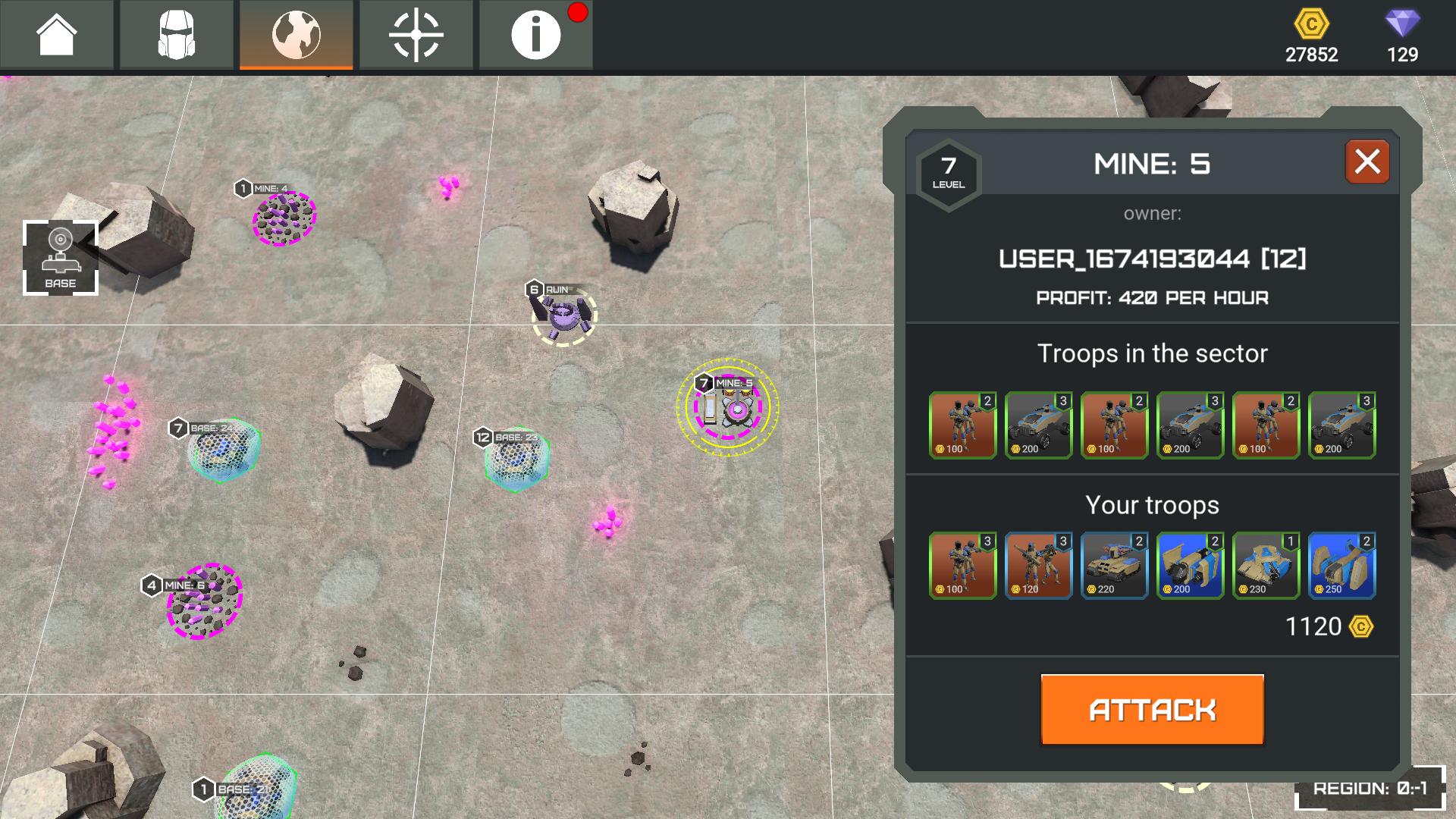
Task: Select the level 4 Mine: 6 marker
Action: click(x=204, y=601)
